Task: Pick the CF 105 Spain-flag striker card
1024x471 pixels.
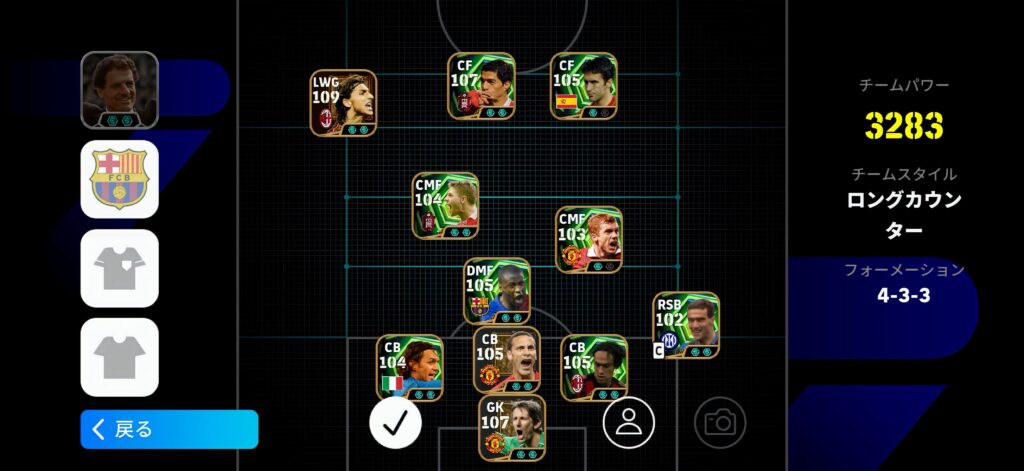Action: click(x=584, y=87)
